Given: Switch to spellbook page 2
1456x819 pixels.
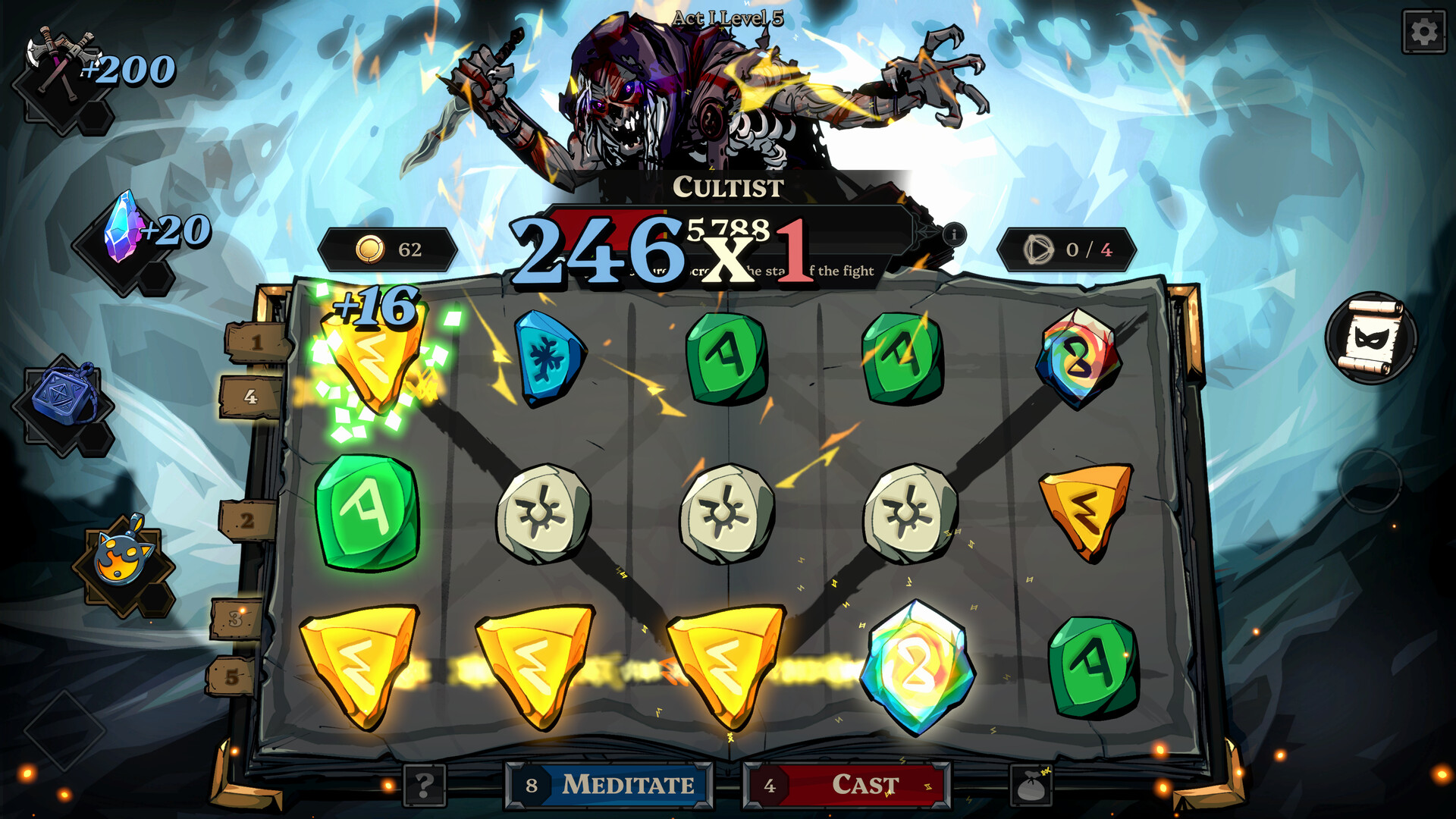Looking at the screenshot, I should point(246,521).
